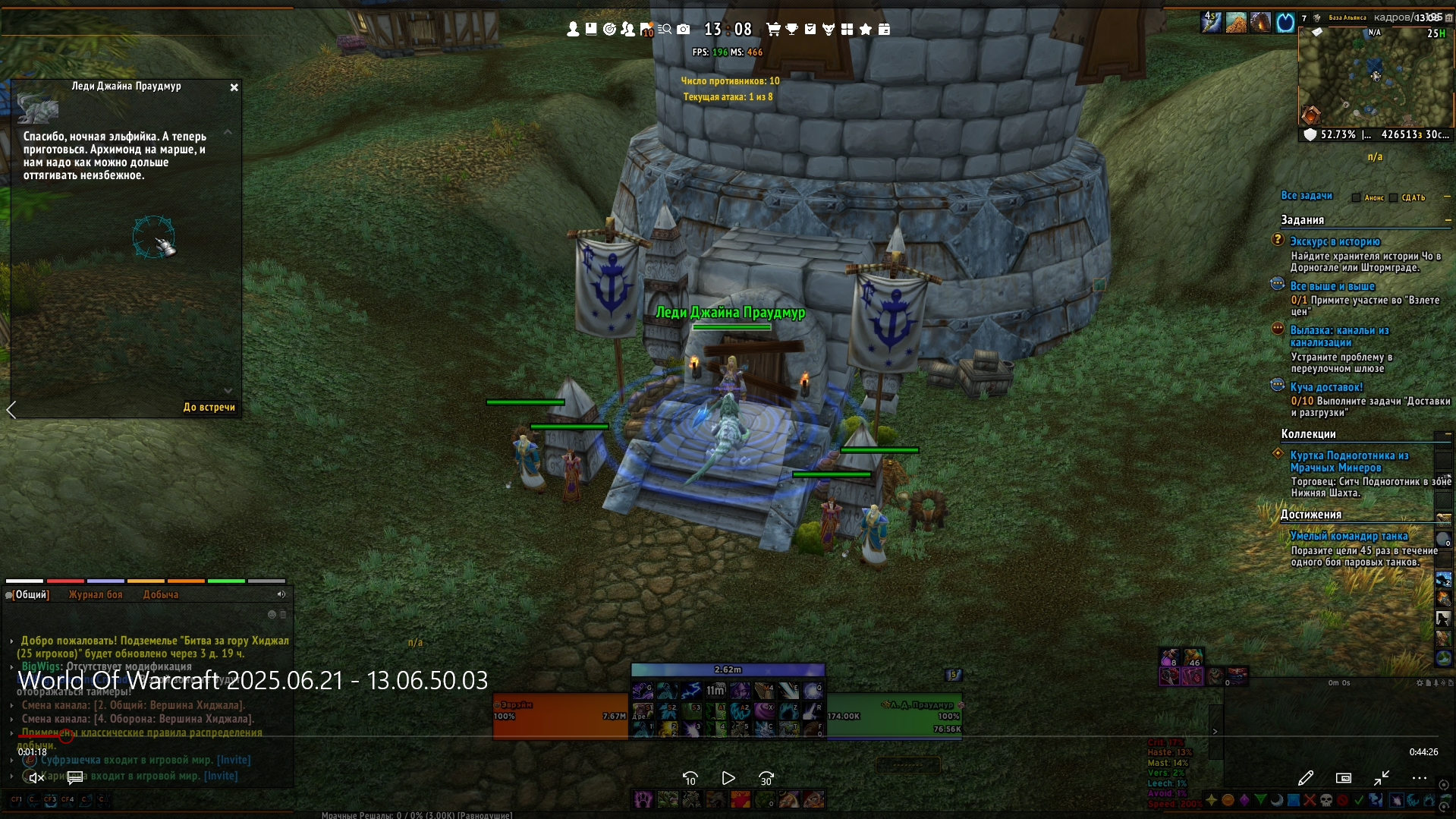
Task: Open the star favorites icon in top bar
Action: (x=866, y=29)
